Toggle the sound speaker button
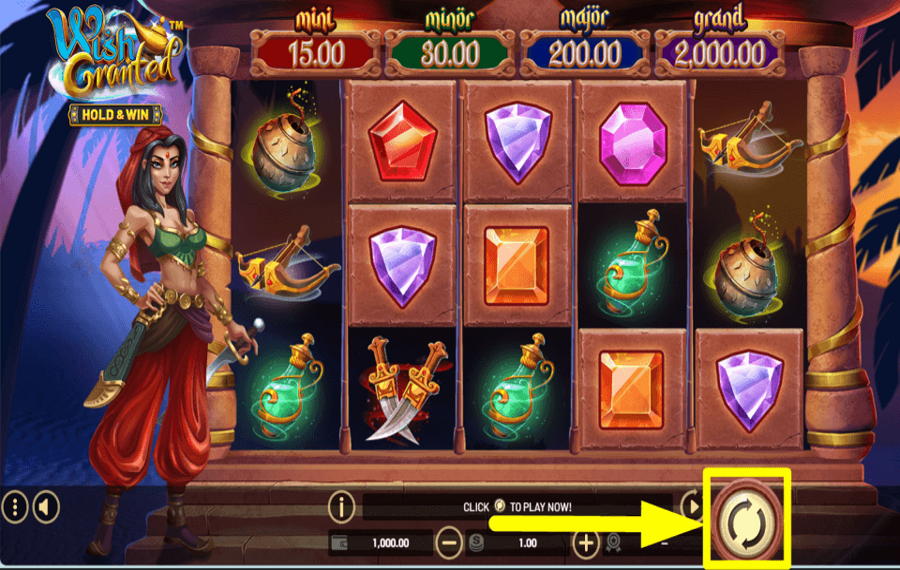Screen dimensions: 900x570 pyautogui.click(x=45, y=507)
